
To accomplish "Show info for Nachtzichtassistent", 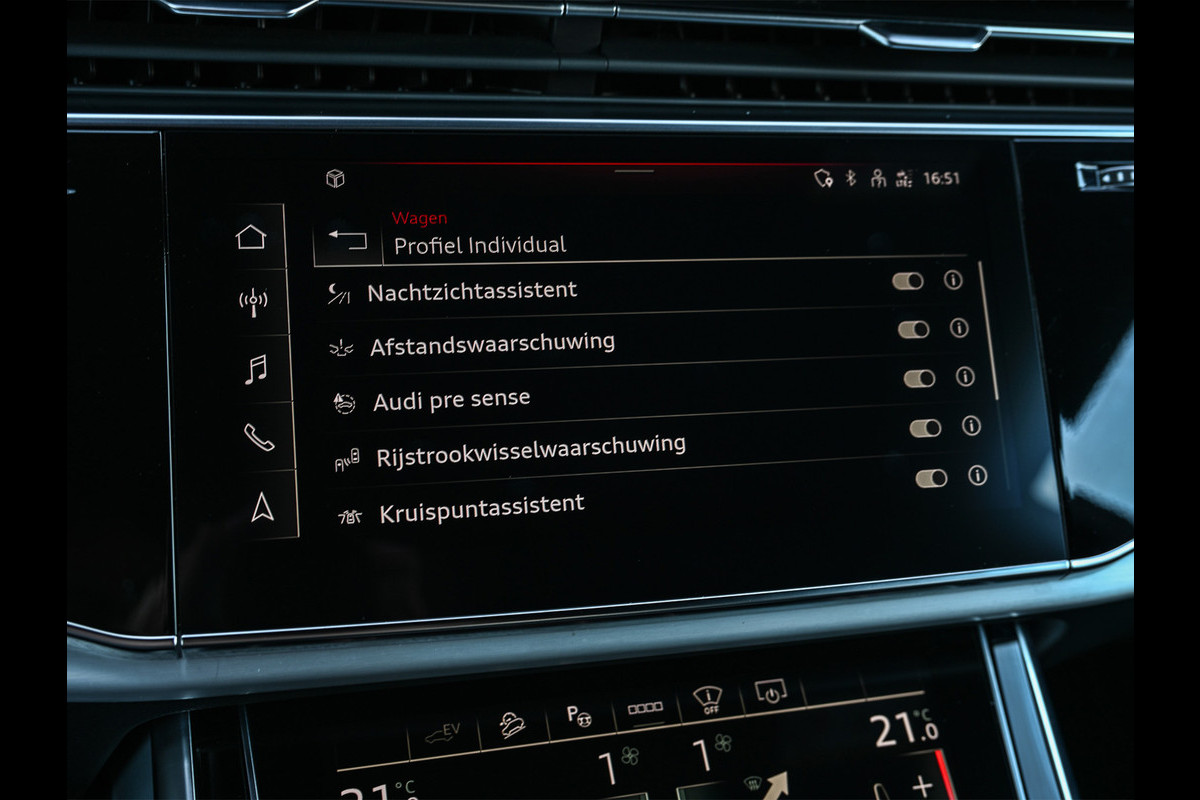I will point(953,280).
